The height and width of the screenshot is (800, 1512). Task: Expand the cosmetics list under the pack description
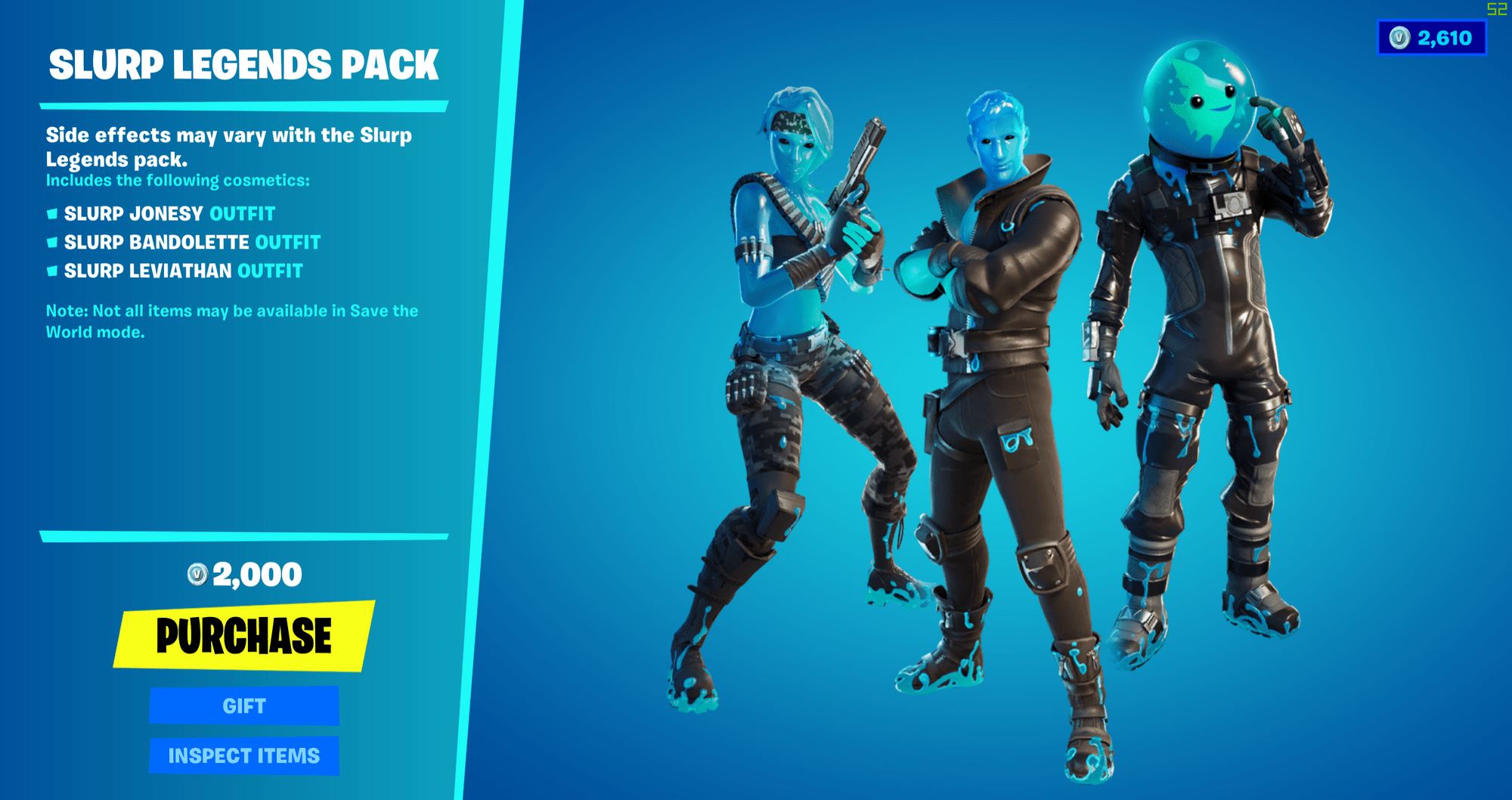176,181
